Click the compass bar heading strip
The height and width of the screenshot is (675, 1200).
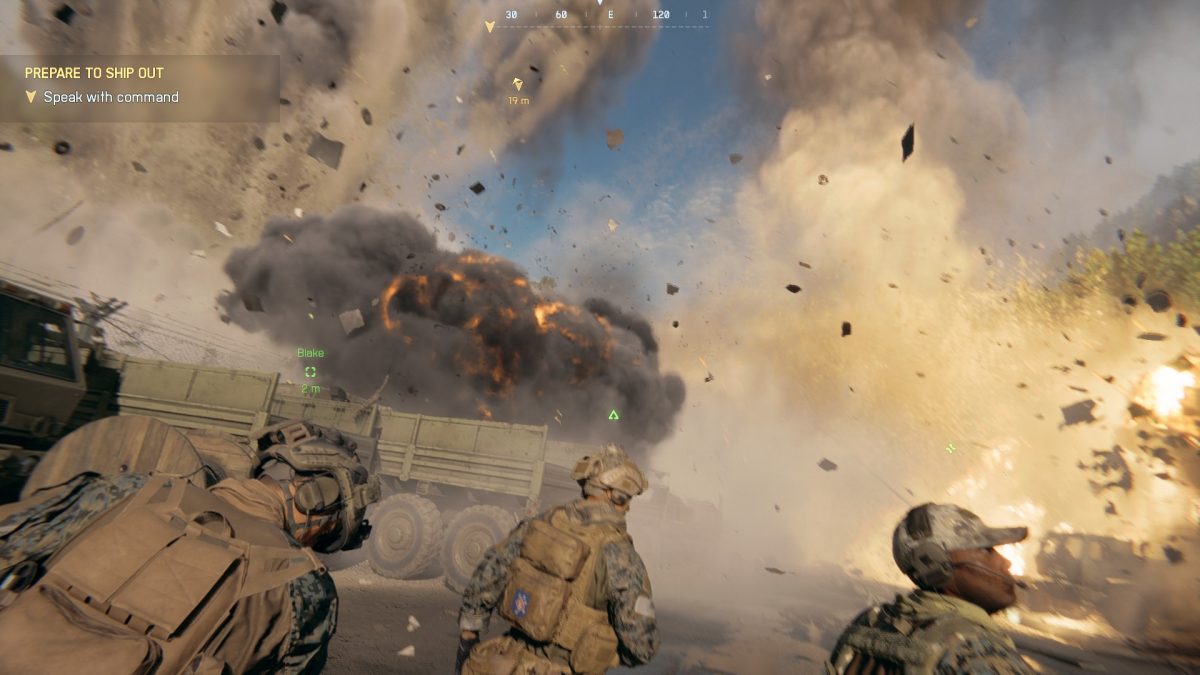(x=600, y=16)
